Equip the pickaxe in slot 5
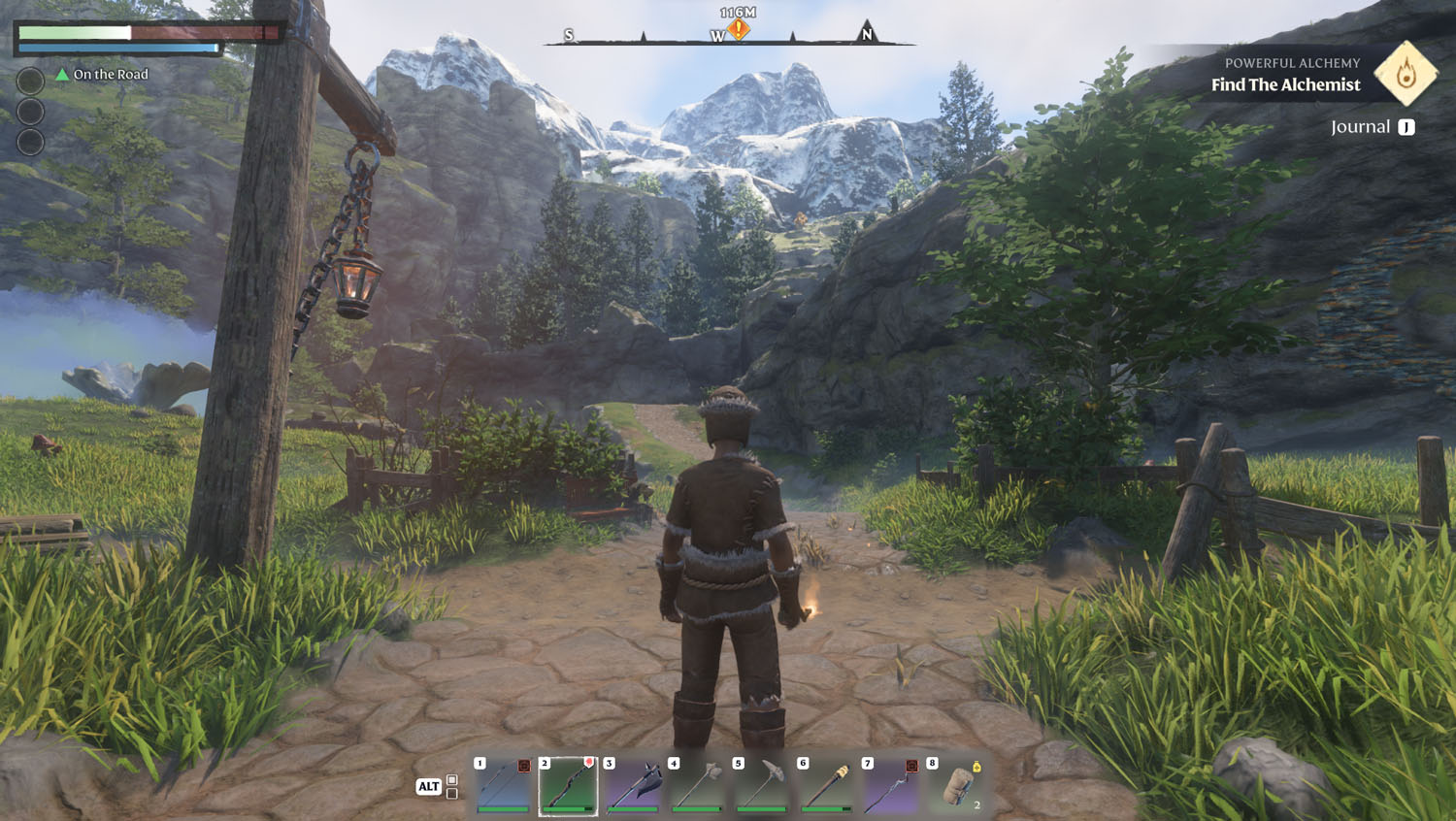1456x821 pixels. (x=762, y=785)
